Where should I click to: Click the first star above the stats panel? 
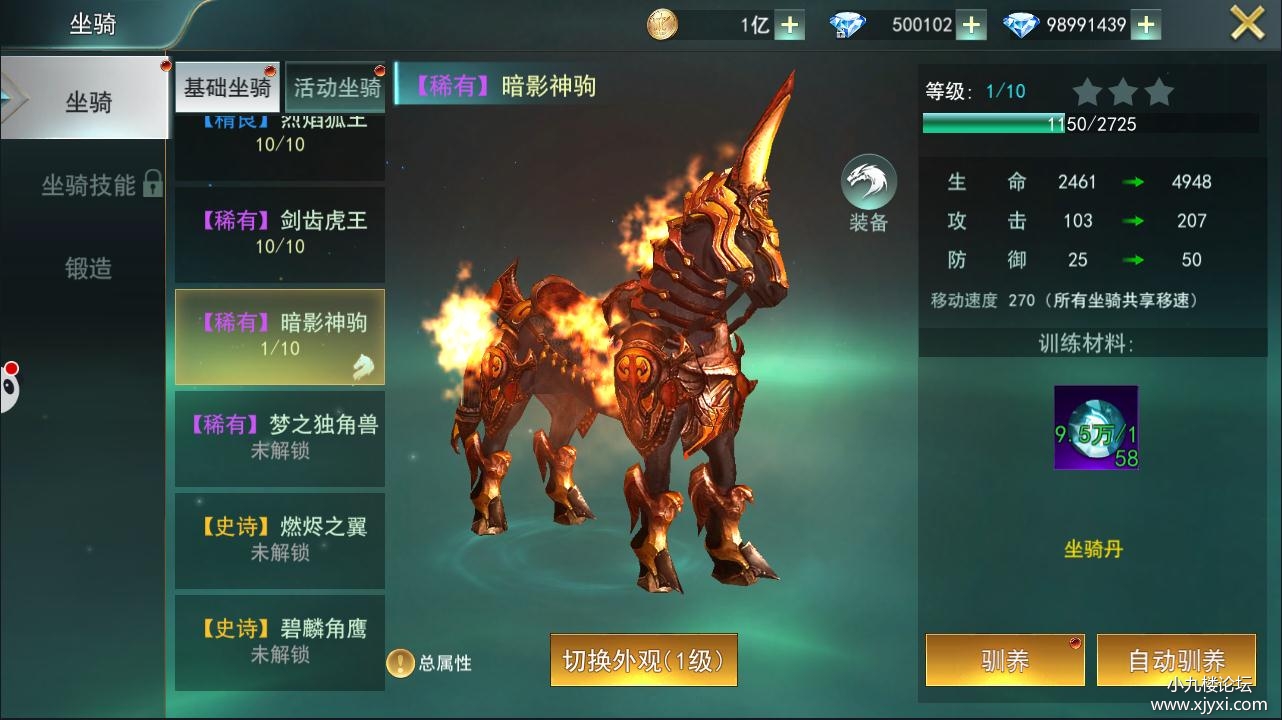click(1087, 91)
